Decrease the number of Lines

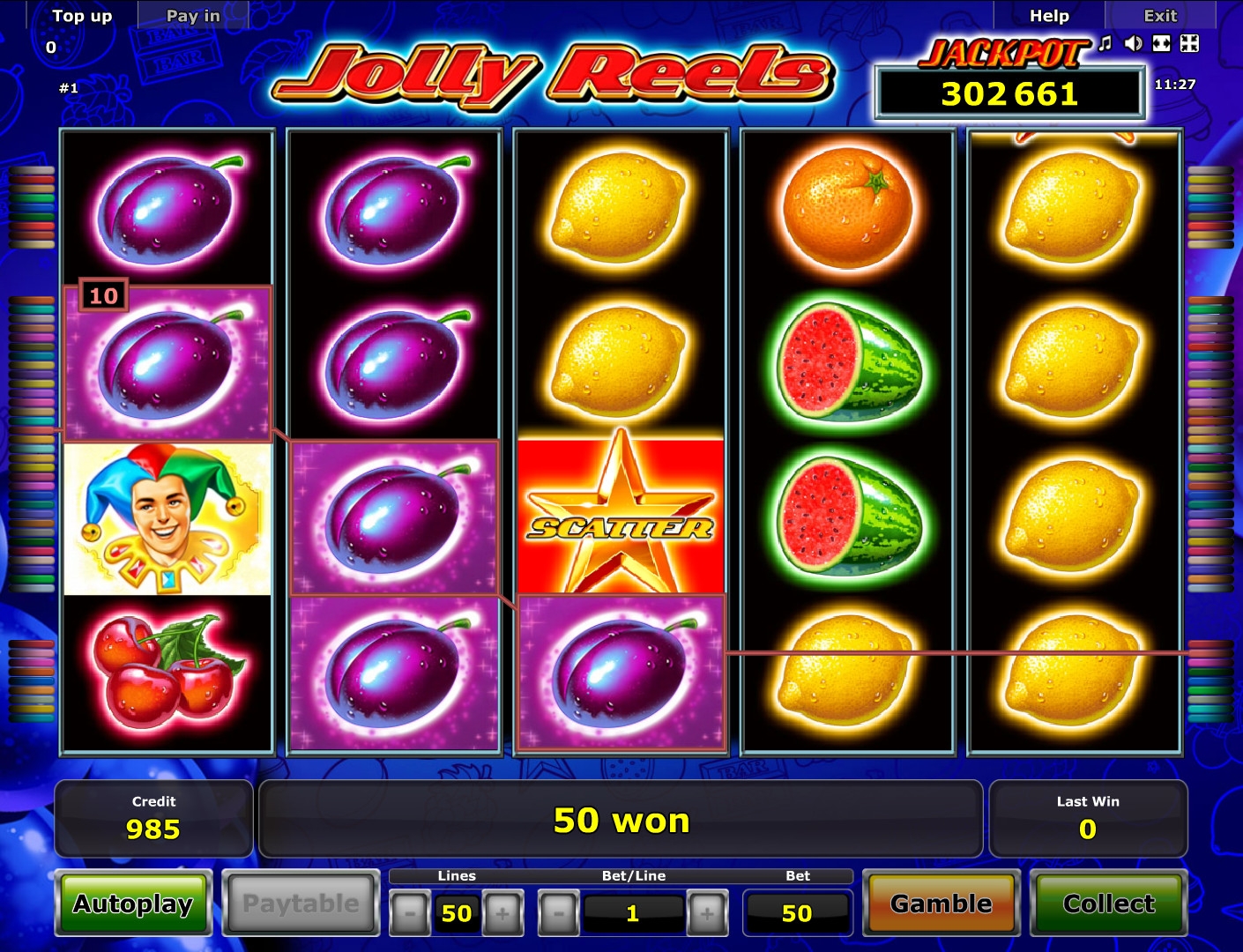[410, 913]
